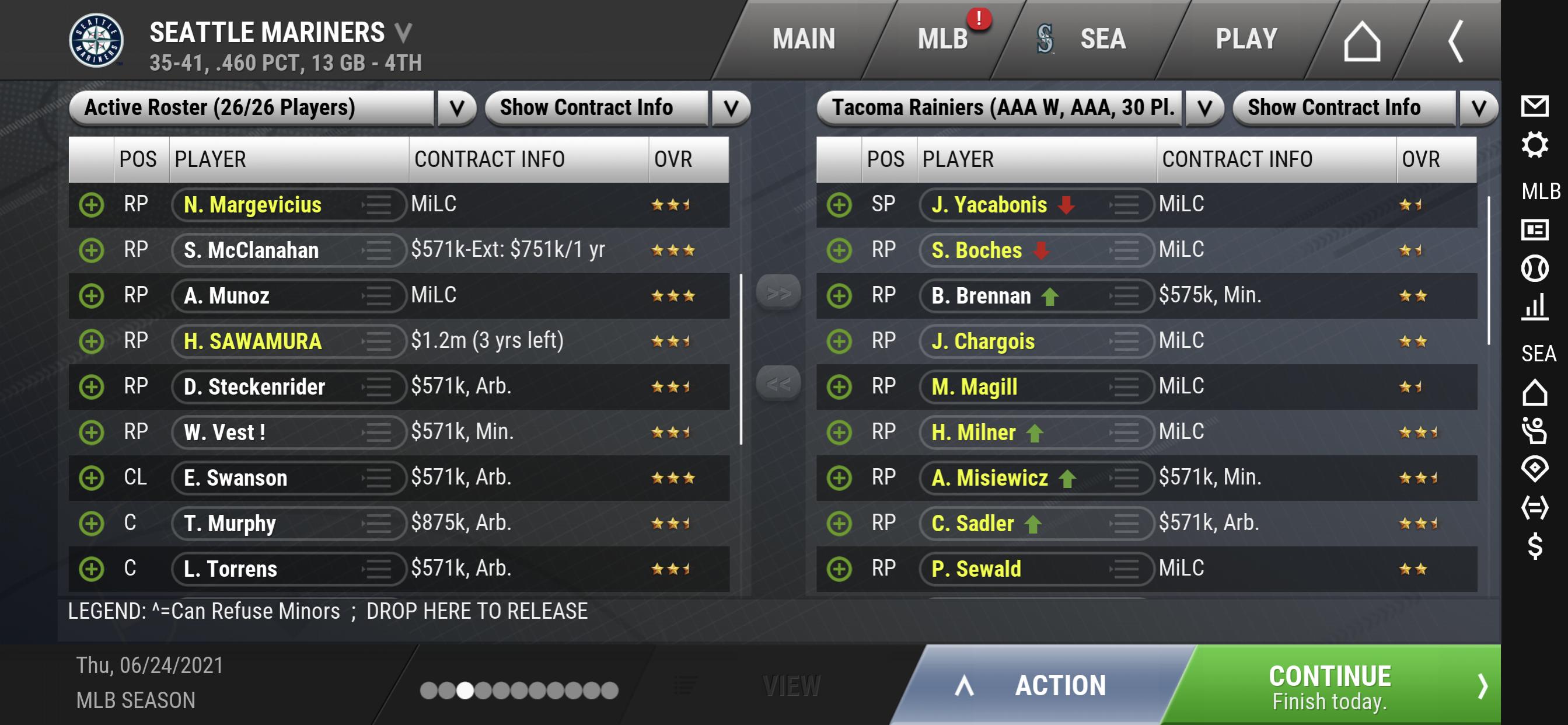Click the move-left double arrow button
1568x725 pixels.
coord(778,384)
